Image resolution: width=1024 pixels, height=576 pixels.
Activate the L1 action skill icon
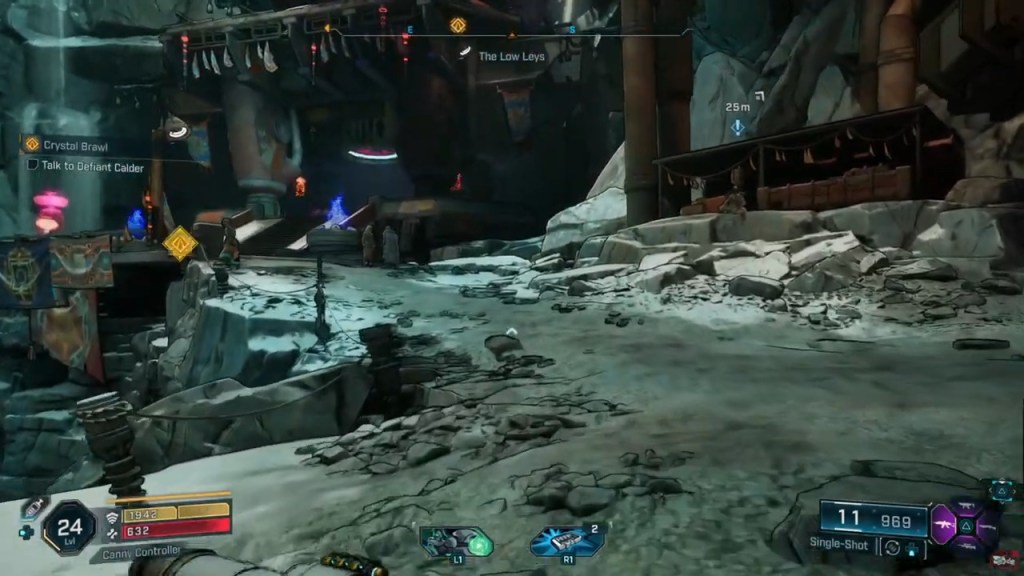tap(456, 541)
